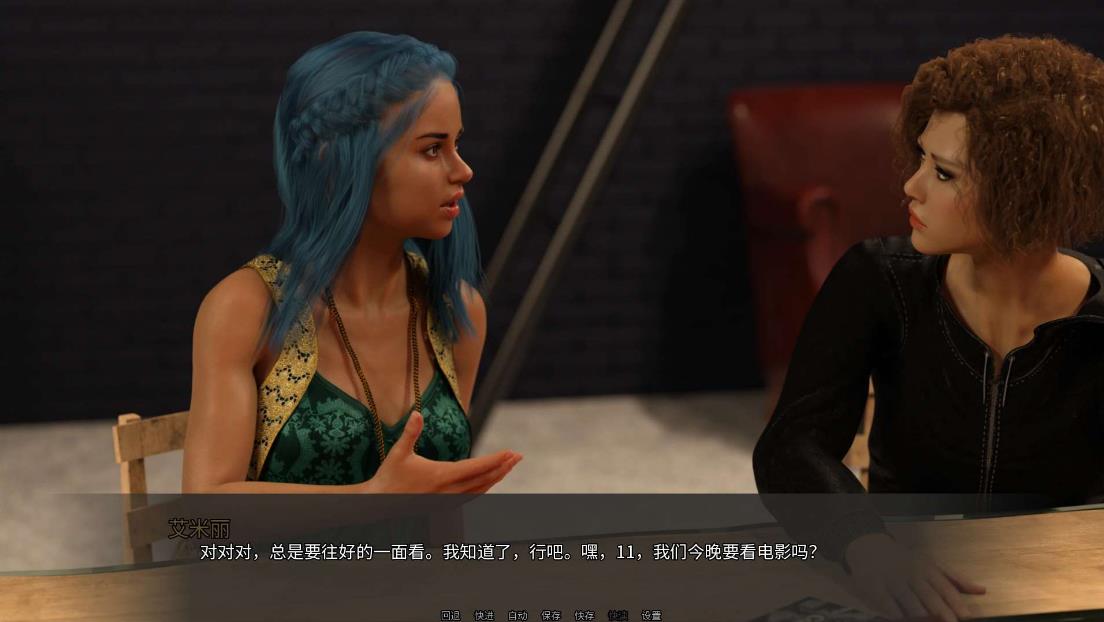The height and width of the screenshot is (622, 1104).
Task: Activate 快进 to skip dialogue
Action: (x=484, y=615)
